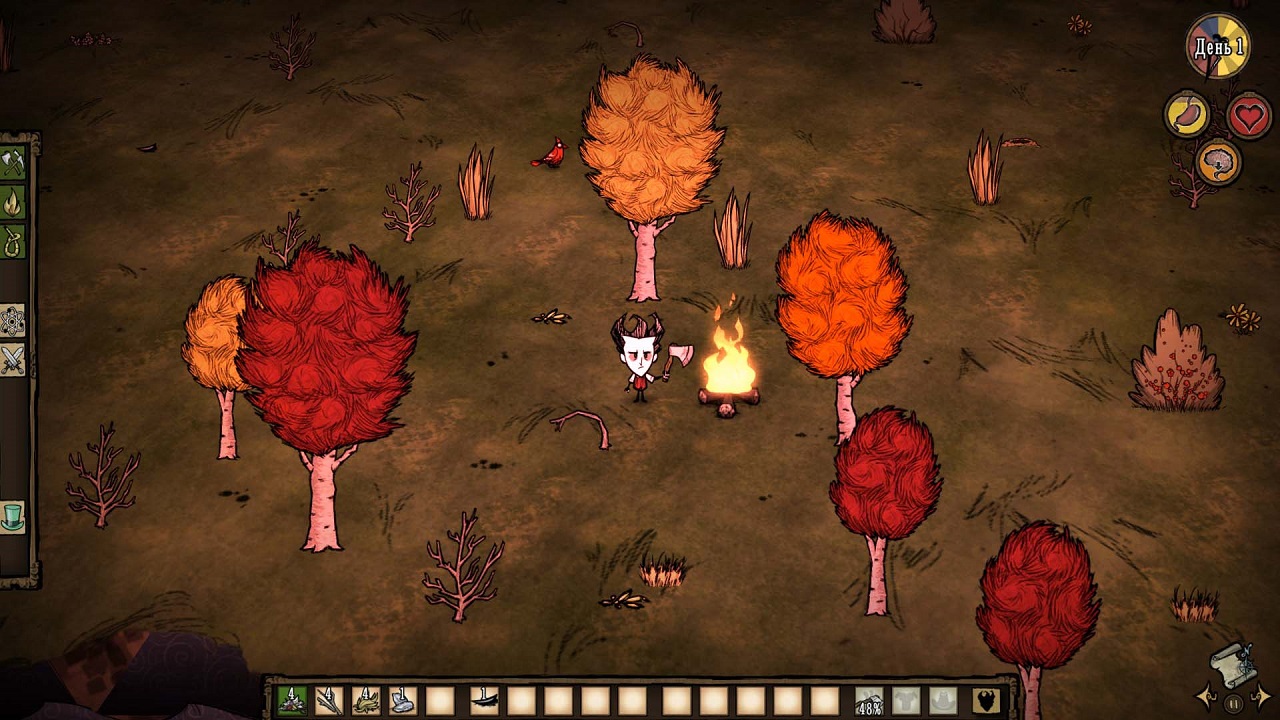
Task: Rotate the camera right
Action: pyautogui.click(x=1261, y=697)
